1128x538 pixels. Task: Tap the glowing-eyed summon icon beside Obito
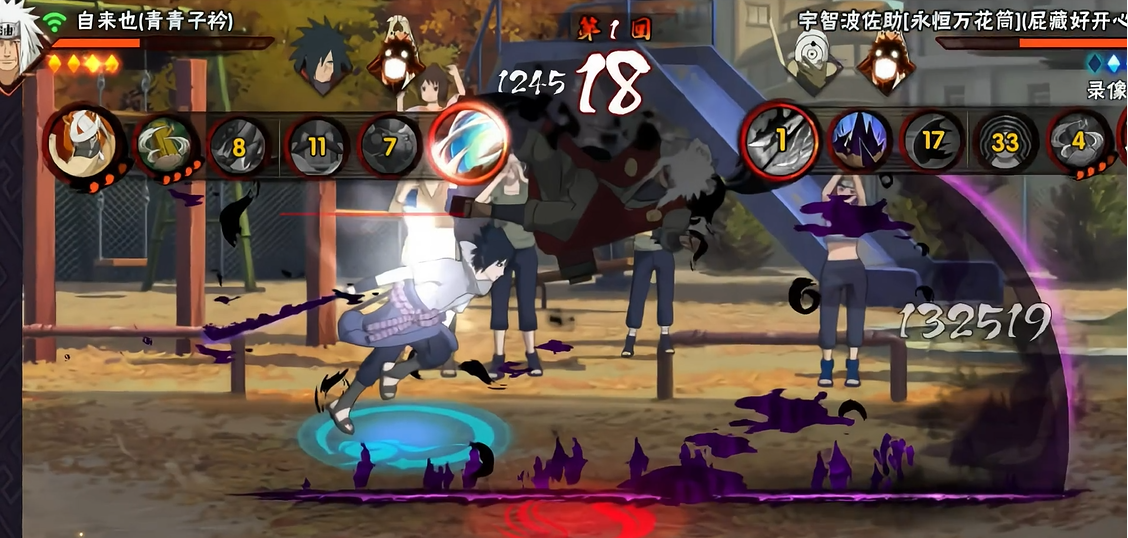click(x=883, y=60)
